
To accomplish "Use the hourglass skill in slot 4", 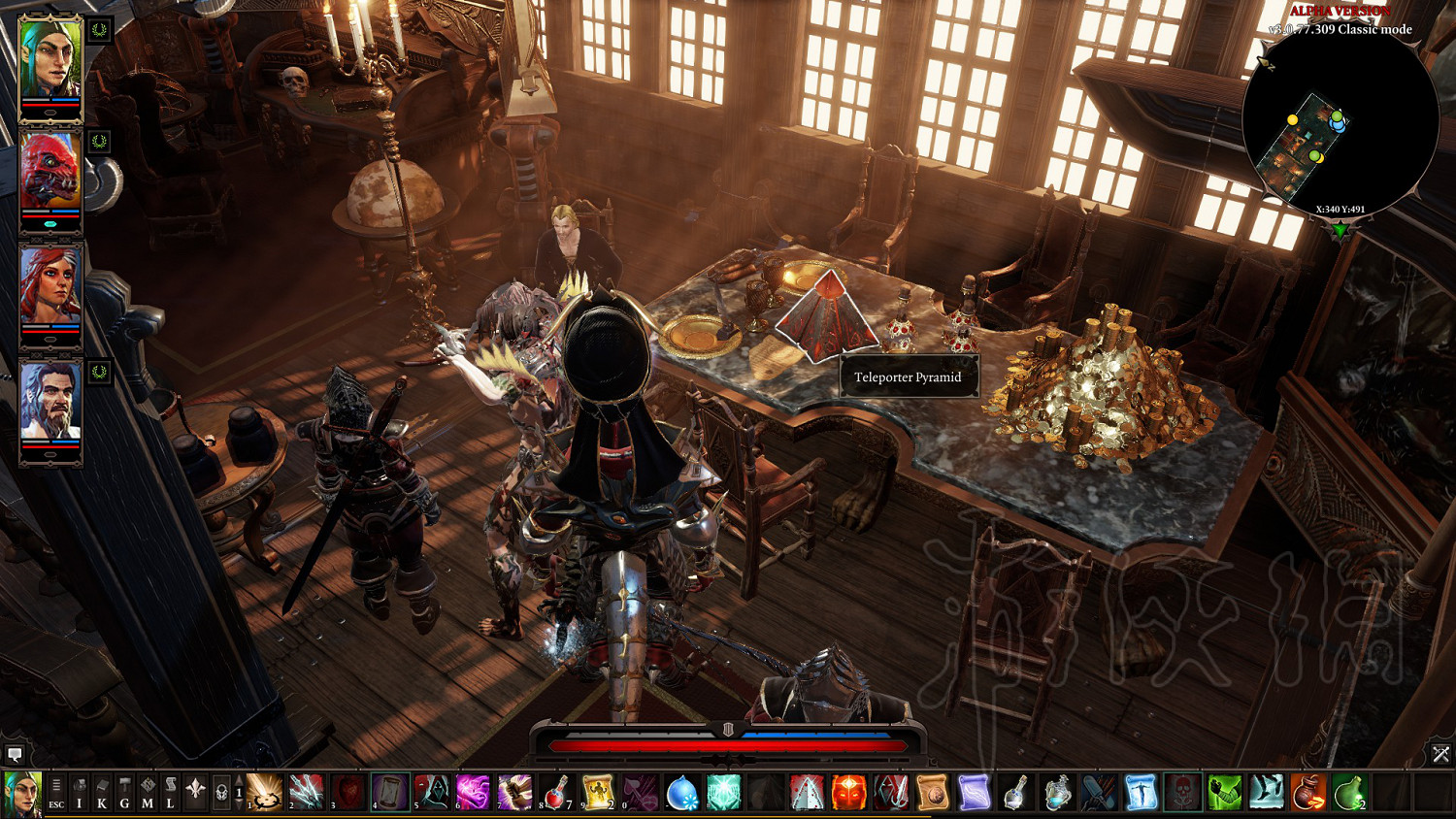I will (x=390, y=793).
